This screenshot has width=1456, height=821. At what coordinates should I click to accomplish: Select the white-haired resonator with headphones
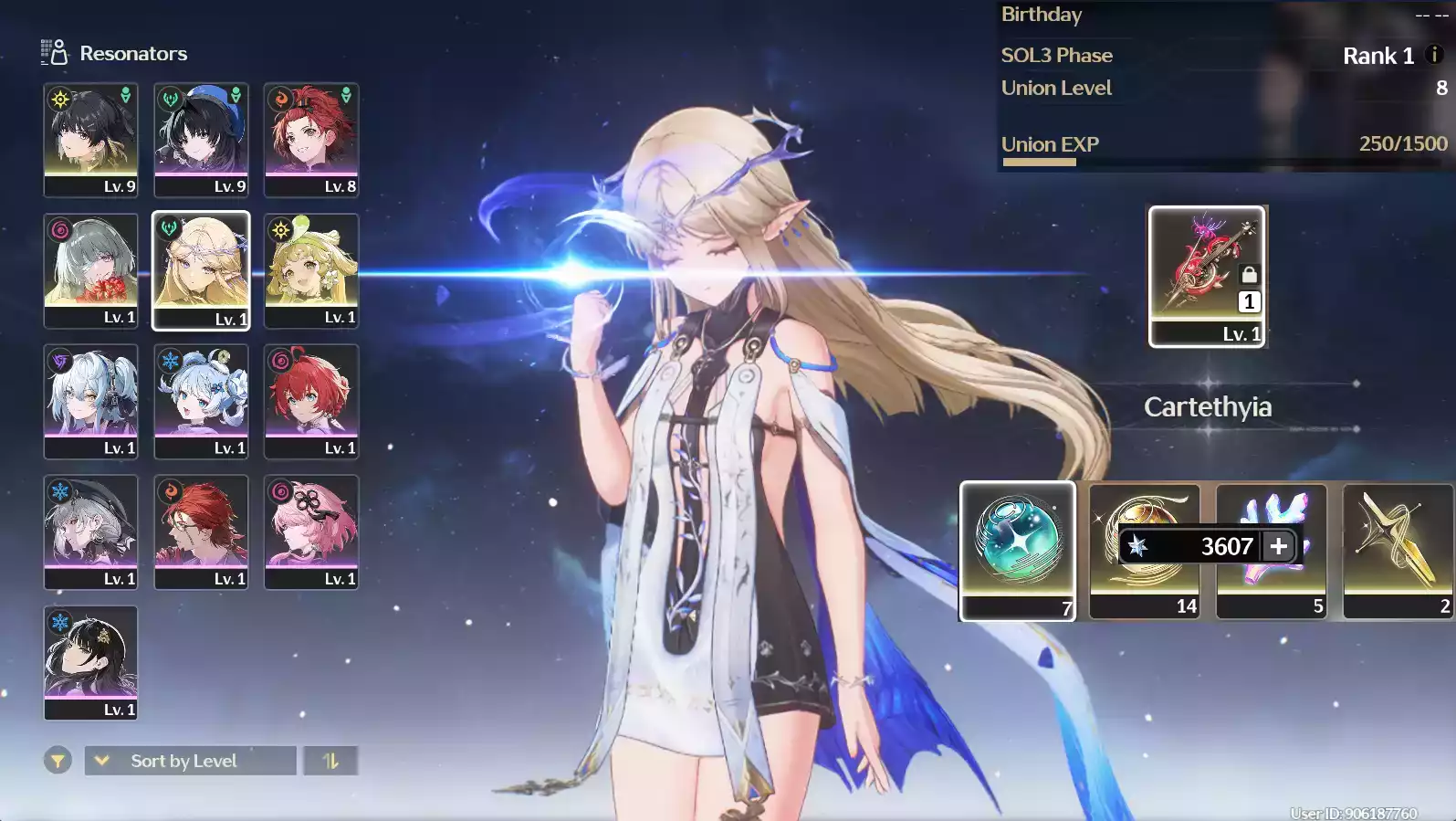90,401
